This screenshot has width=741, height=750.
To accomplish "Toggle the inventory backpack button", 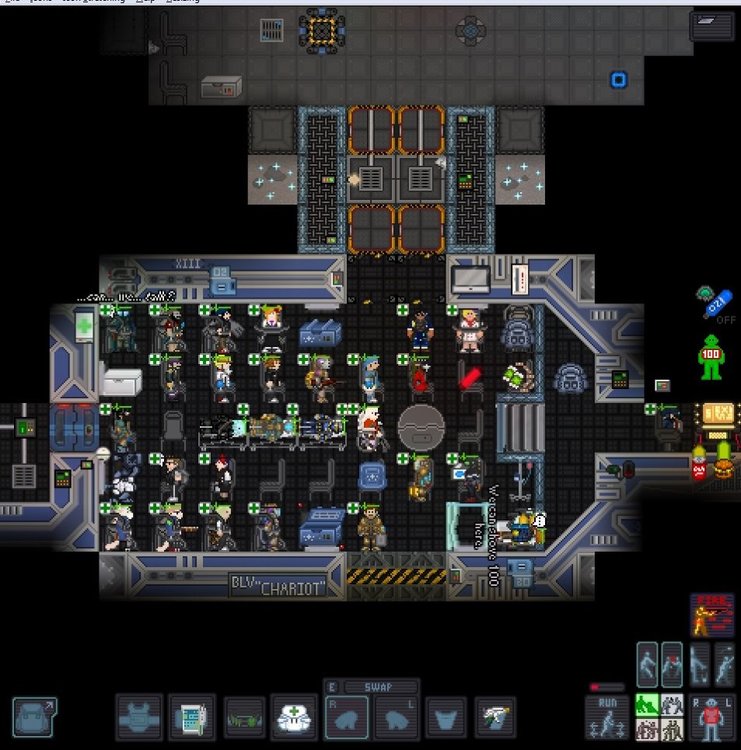I will click(x=34, y=717).
